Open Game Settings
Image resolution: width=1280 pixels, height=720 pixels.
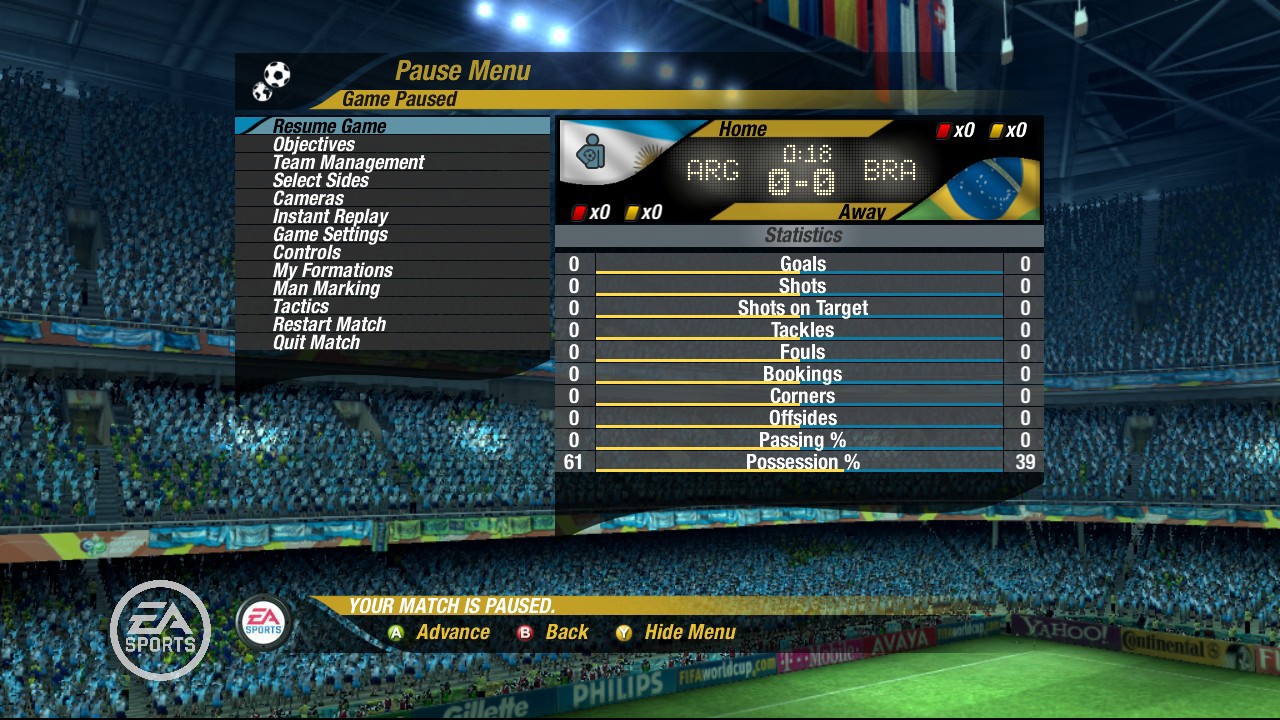tap(330, 234)
